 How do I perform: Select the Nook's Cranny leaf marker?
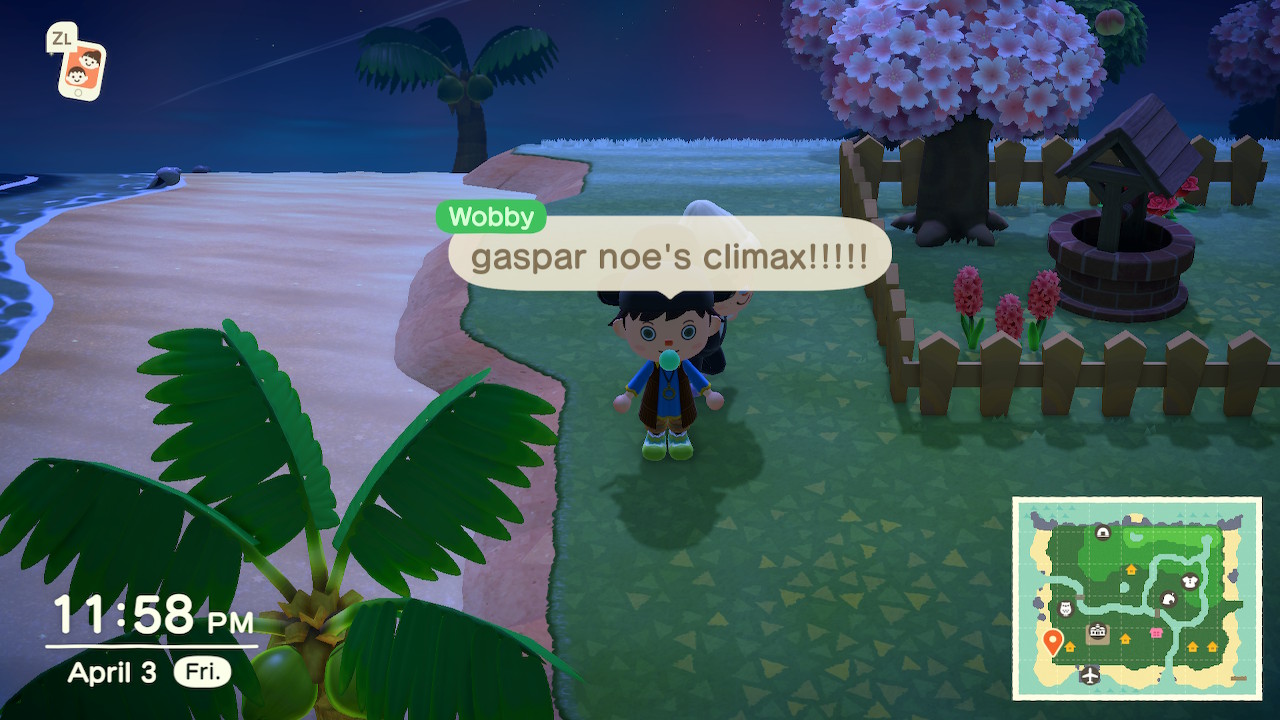tap(1167, 599)
